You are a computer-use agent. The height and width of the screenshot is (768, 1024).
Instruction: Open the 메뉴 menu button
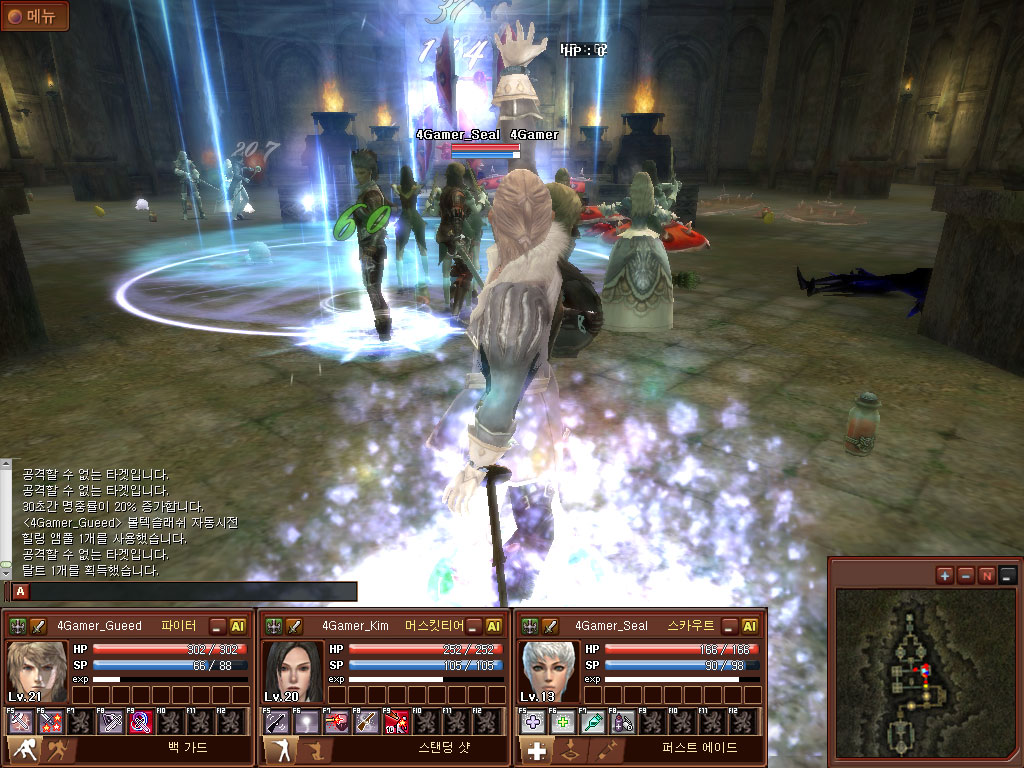pyautogui.click(x=35, y=15)
